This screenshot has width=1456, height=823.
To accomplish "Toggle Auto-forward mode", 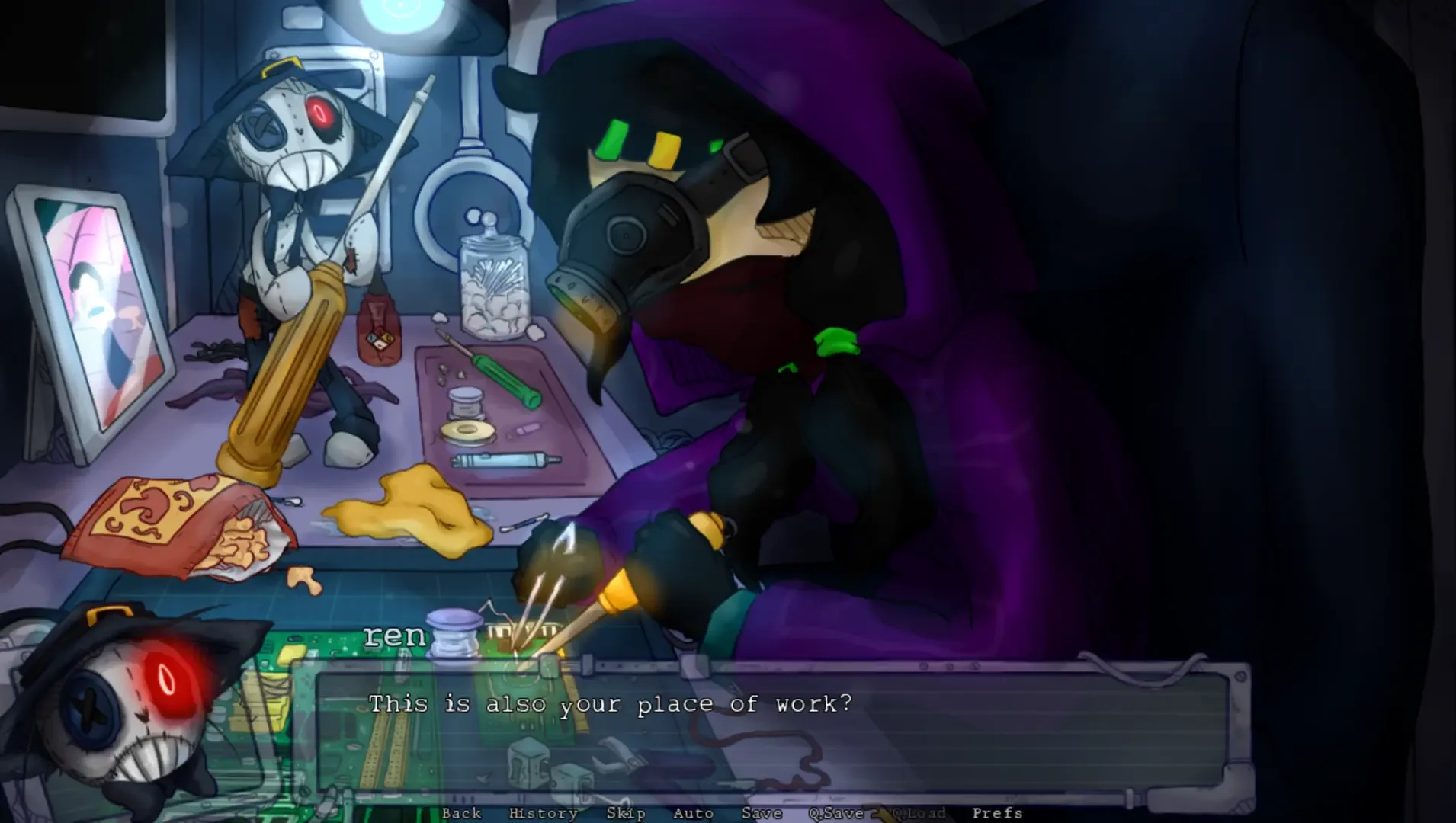I will pyautogui.click(x=692, y=813).
